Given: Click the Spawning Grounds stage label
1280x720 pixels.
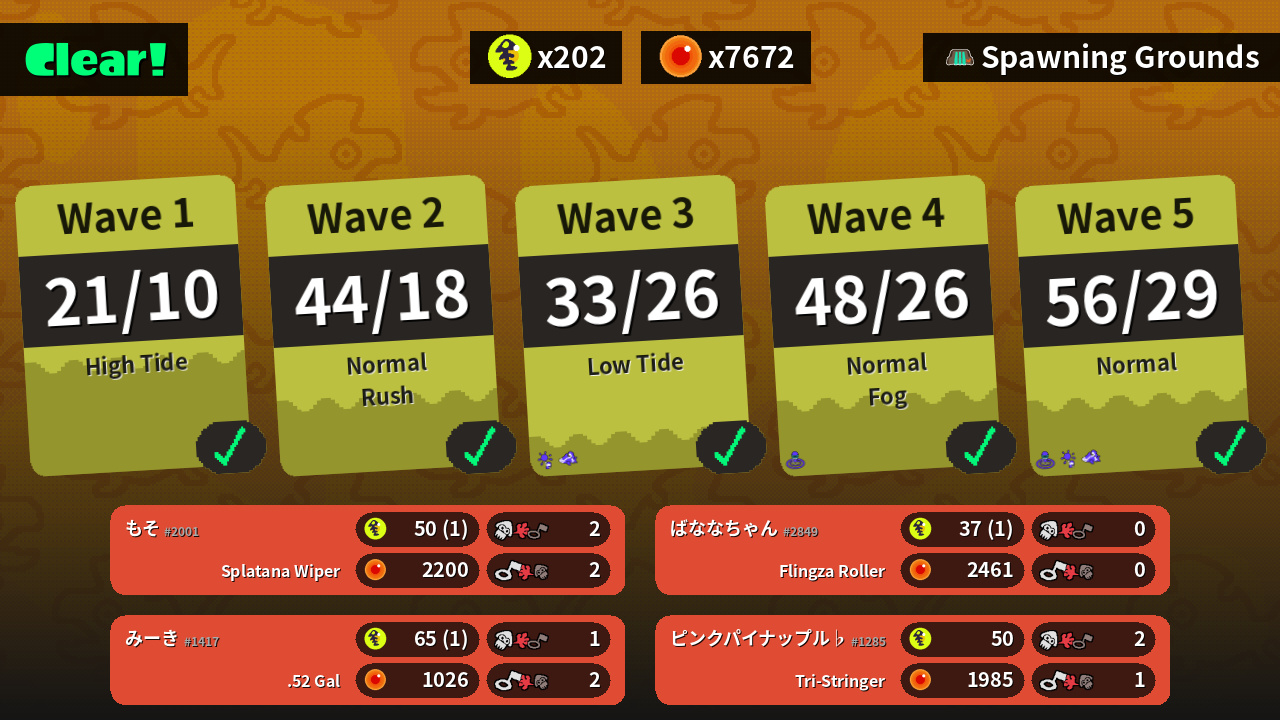Looking at the screenshot, I should [1101, 58].
